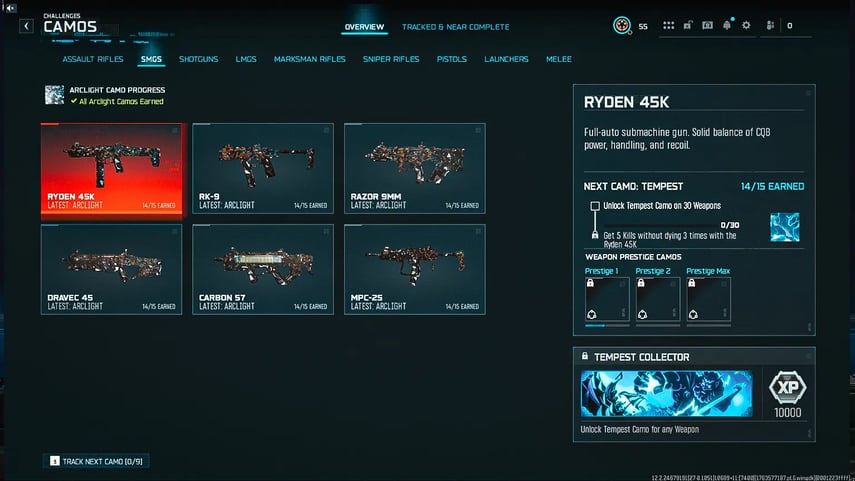This screenshot has height=481, width=855.
Task: View the Pistols category
Action: point(452,59)
